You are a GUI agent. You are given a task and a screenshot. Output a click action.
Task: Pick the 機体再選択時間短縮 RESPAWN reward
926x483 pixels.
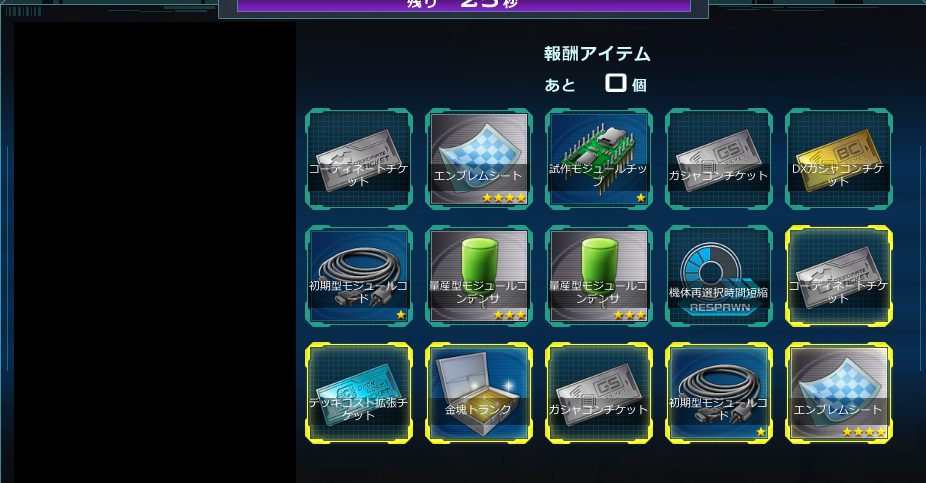(719, 276)
